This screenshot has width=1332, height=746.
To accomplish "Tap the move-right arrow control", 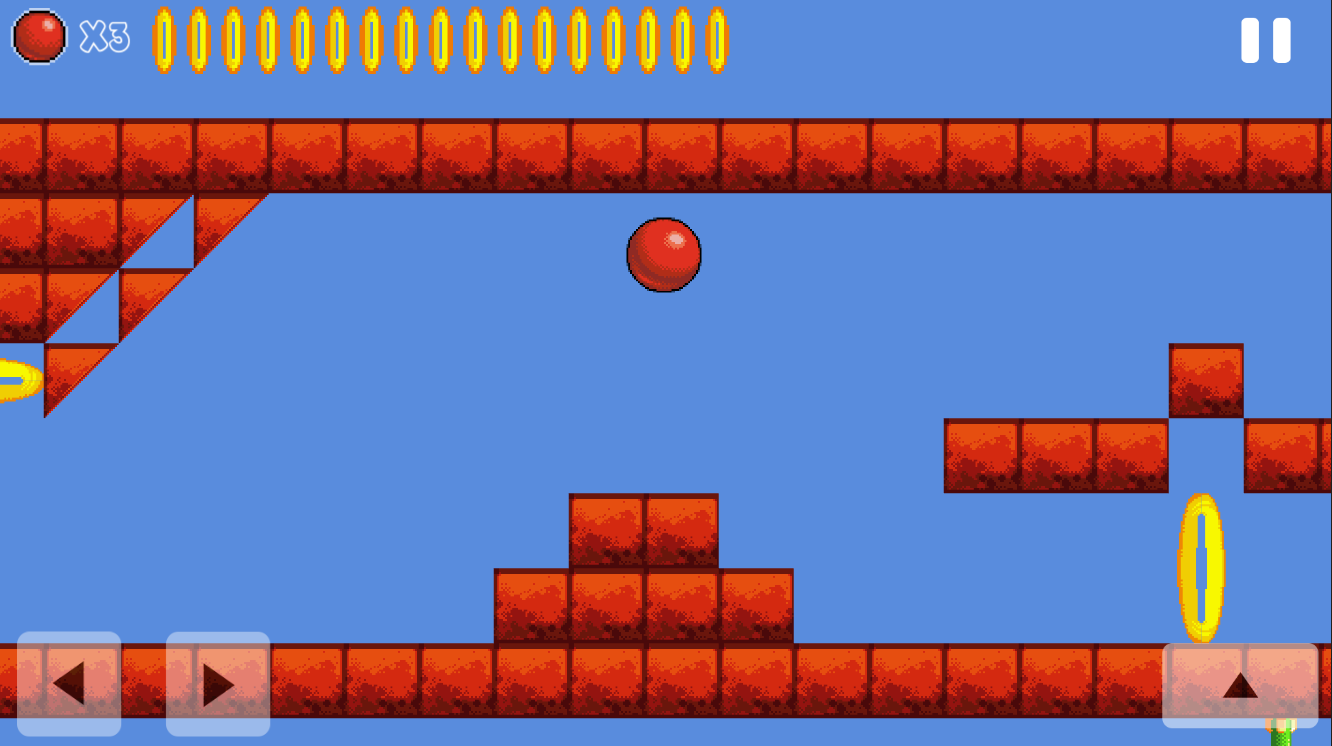I will (x=217, y=685).
